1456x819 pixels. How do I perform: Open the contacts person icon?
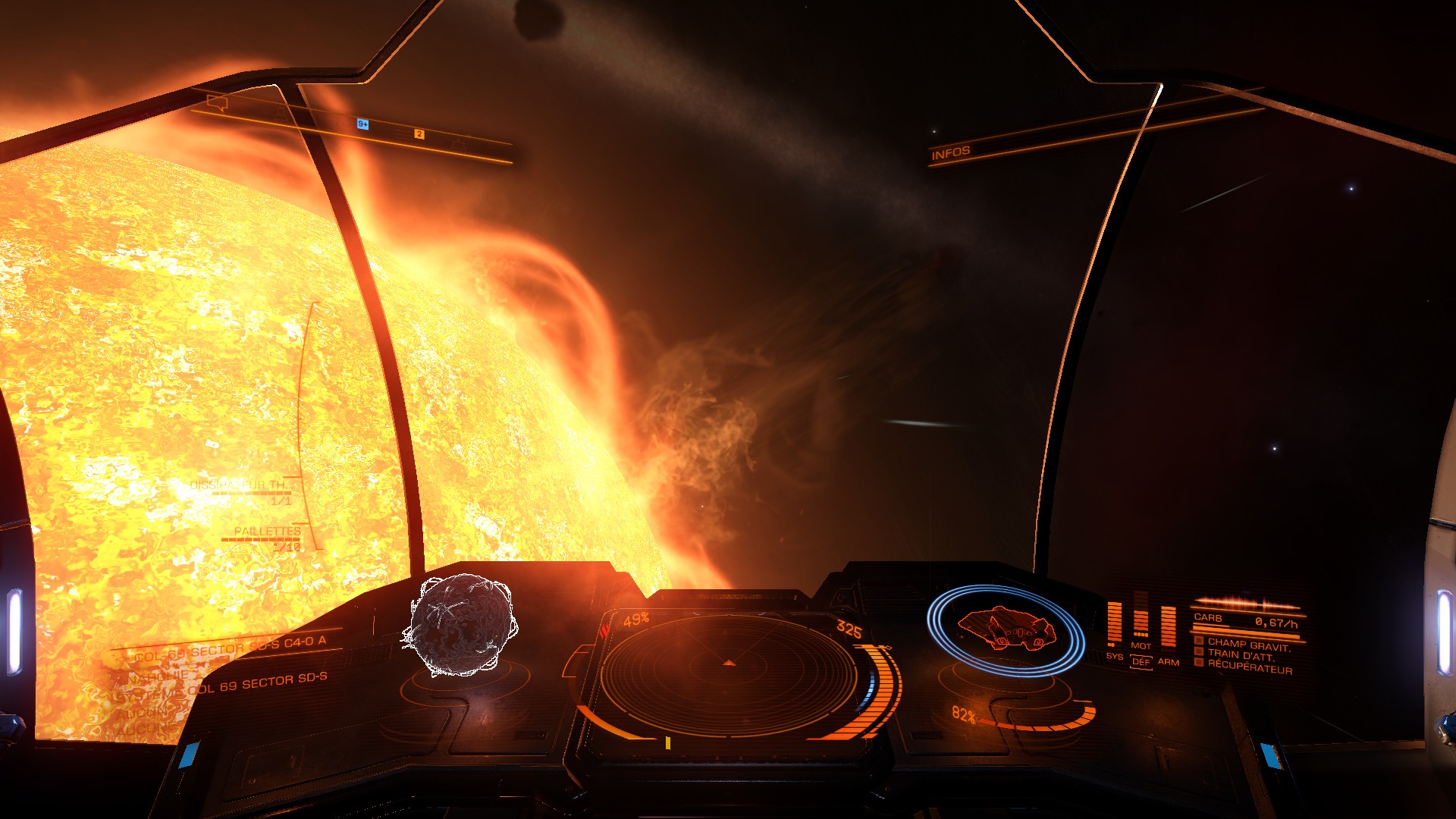281,114
